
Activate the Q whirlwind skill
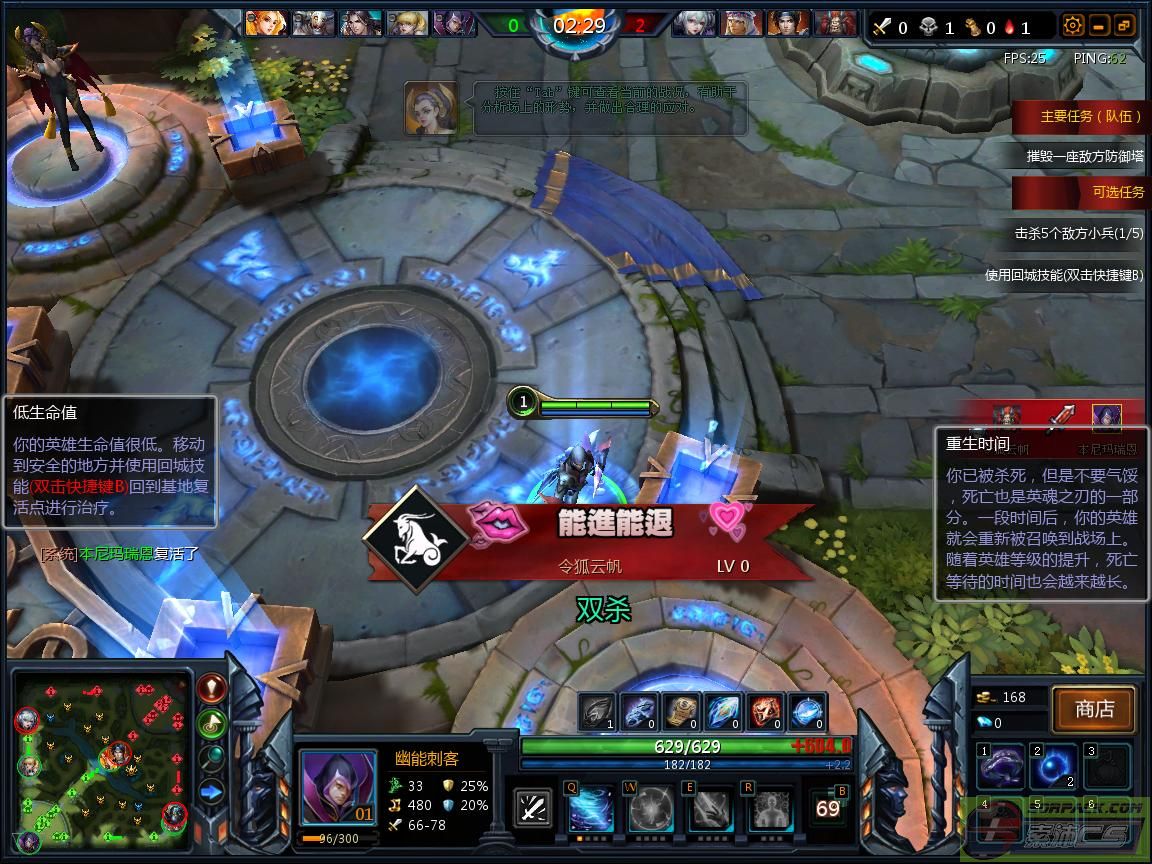click(x=591, y=808)
